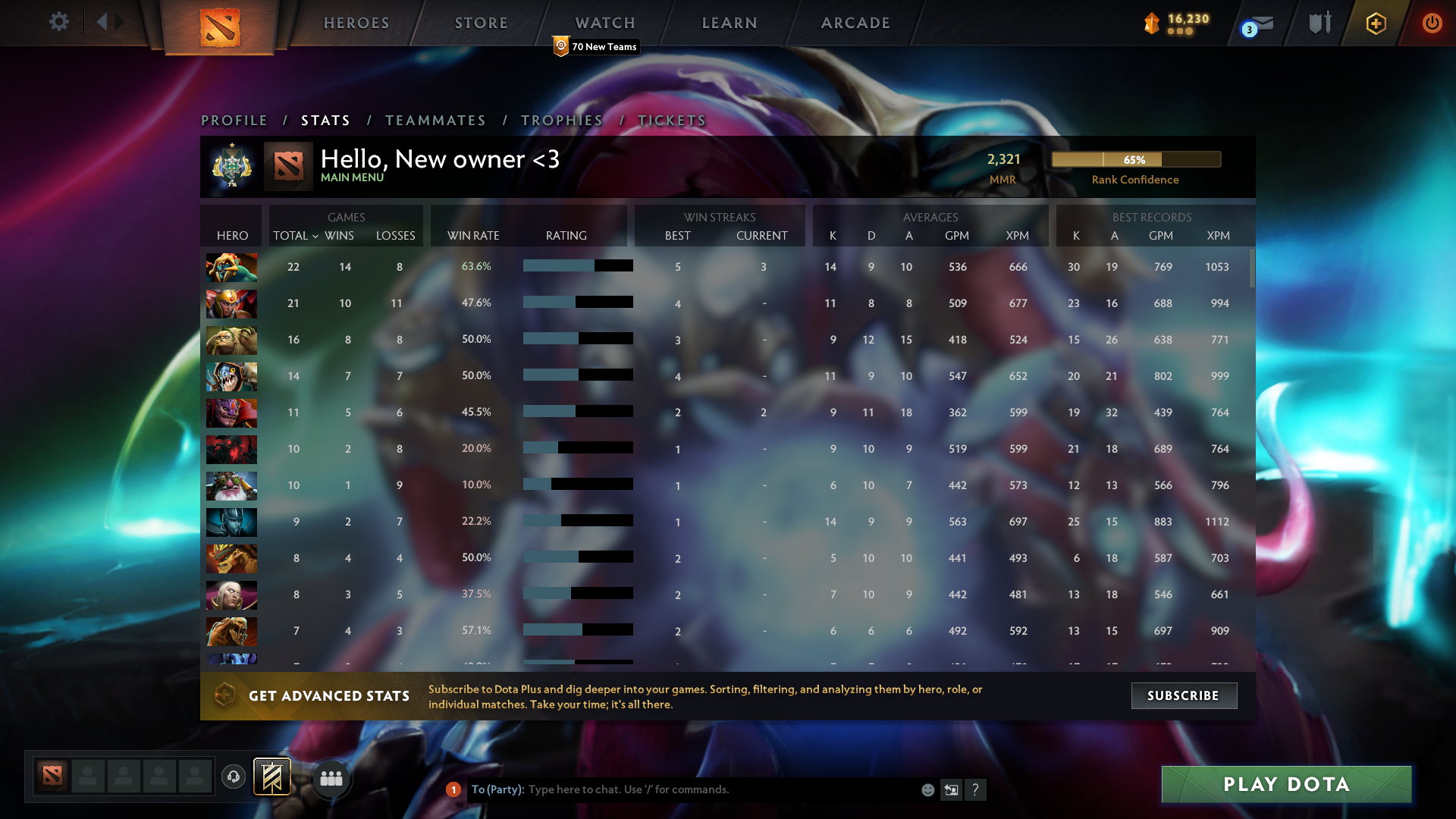This screenshot has height=819, width=1456.
Task: Open the Dota Plus hexagon icon
Action: (1375, 23)
